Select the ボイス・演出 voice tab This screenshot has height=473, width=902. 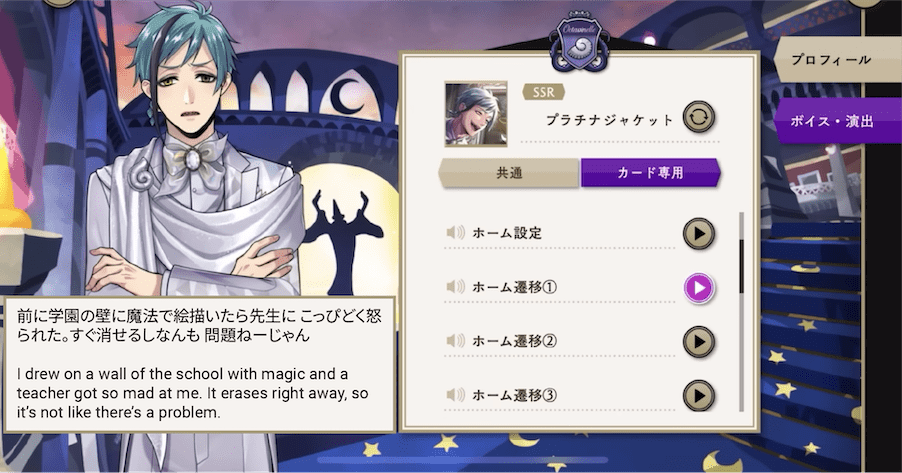pyautogui.click(x=838, y=122)
